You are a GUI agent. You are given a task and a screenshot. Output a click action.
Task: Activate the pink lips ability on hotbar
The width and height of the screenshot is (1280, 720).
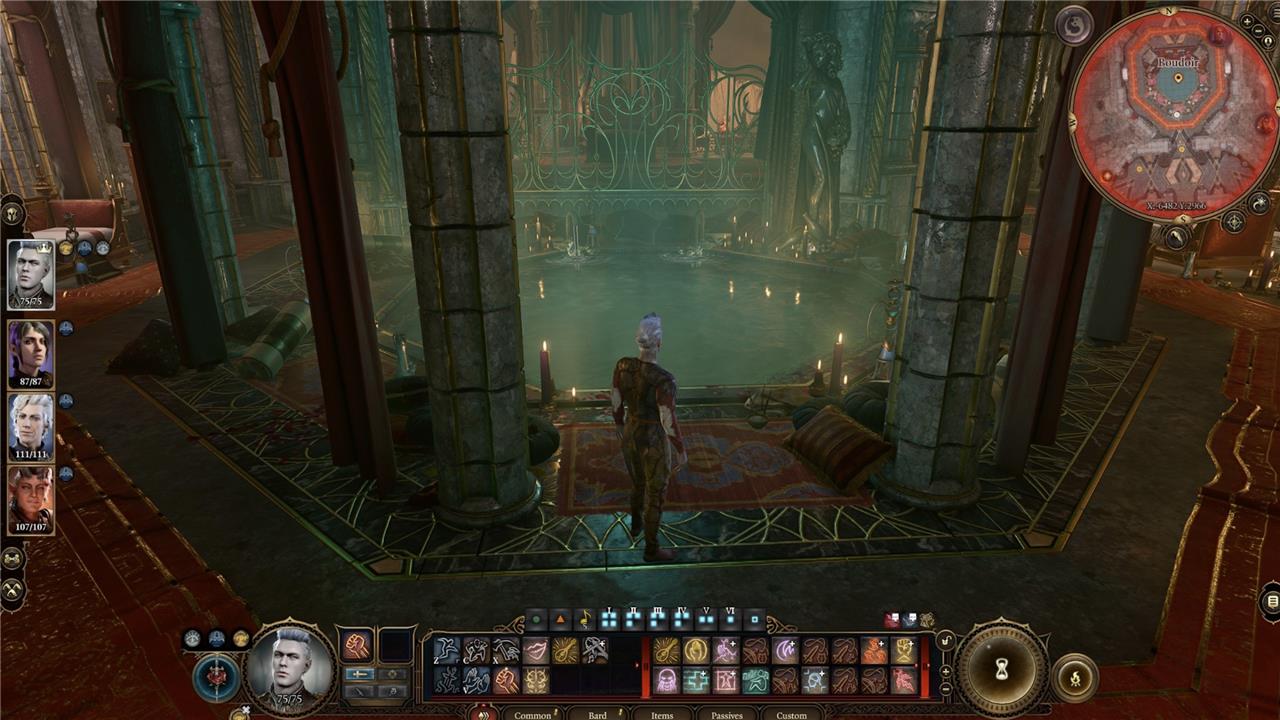click(x=536, y=651)
